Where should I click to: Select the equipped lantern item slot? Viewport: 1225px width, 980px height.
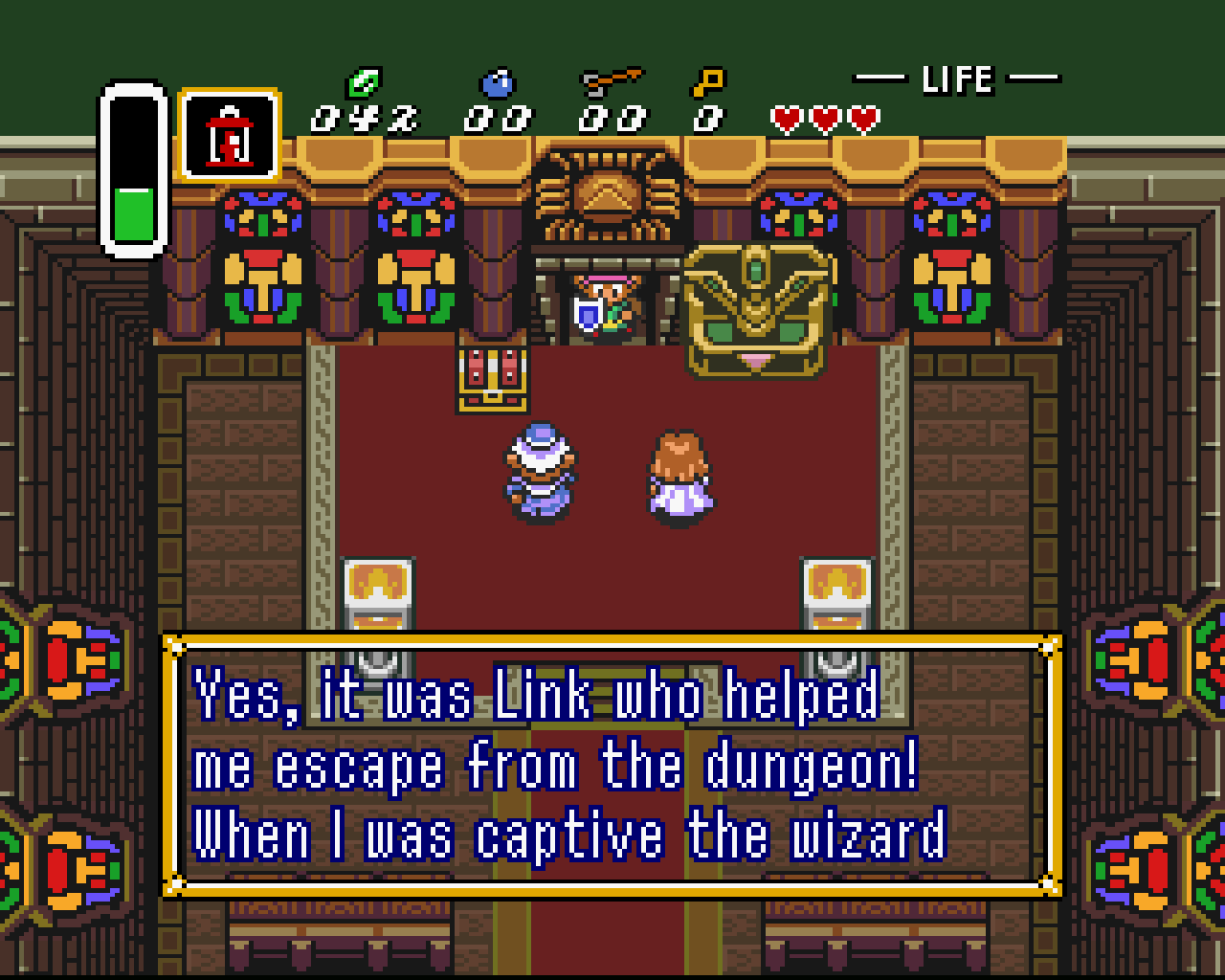(230, 135)
